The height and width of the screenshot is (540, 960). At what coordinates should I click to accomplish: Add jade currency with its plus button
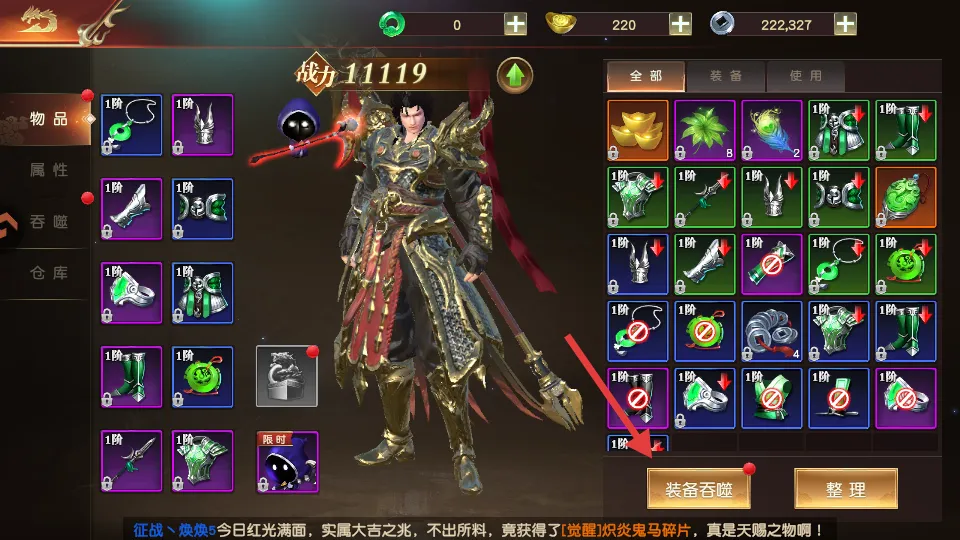tap(515, 24)
